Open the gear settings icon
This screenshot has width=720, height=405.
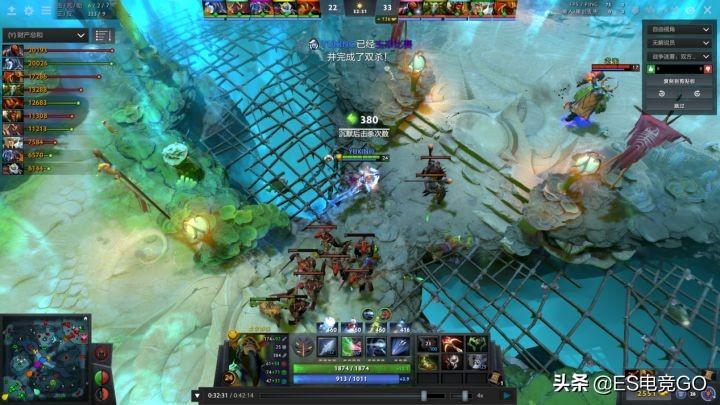click(x=28, y=10)
